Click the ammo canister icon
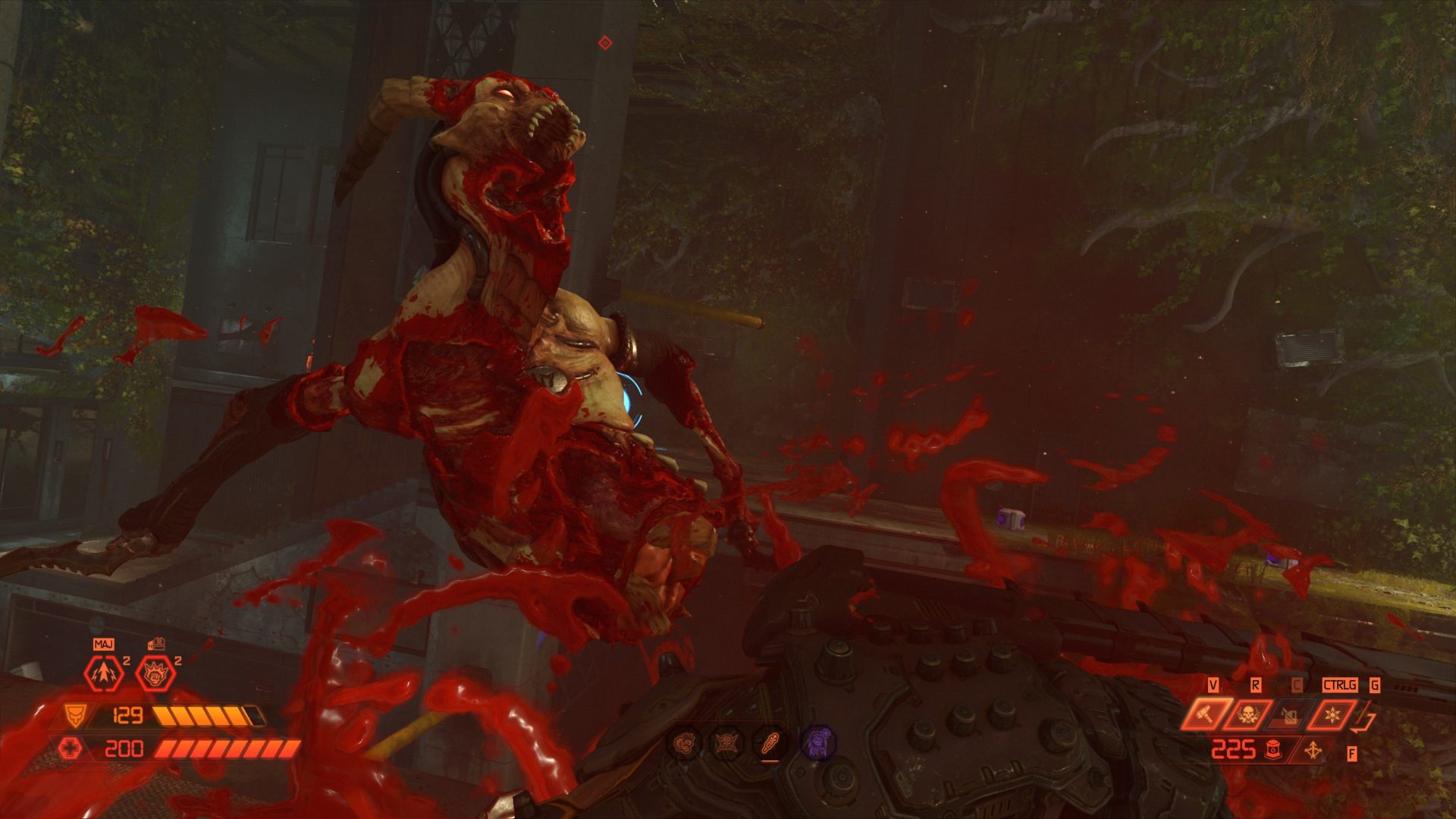Screen dimensions: 1456x819 tap(1272, 750)
